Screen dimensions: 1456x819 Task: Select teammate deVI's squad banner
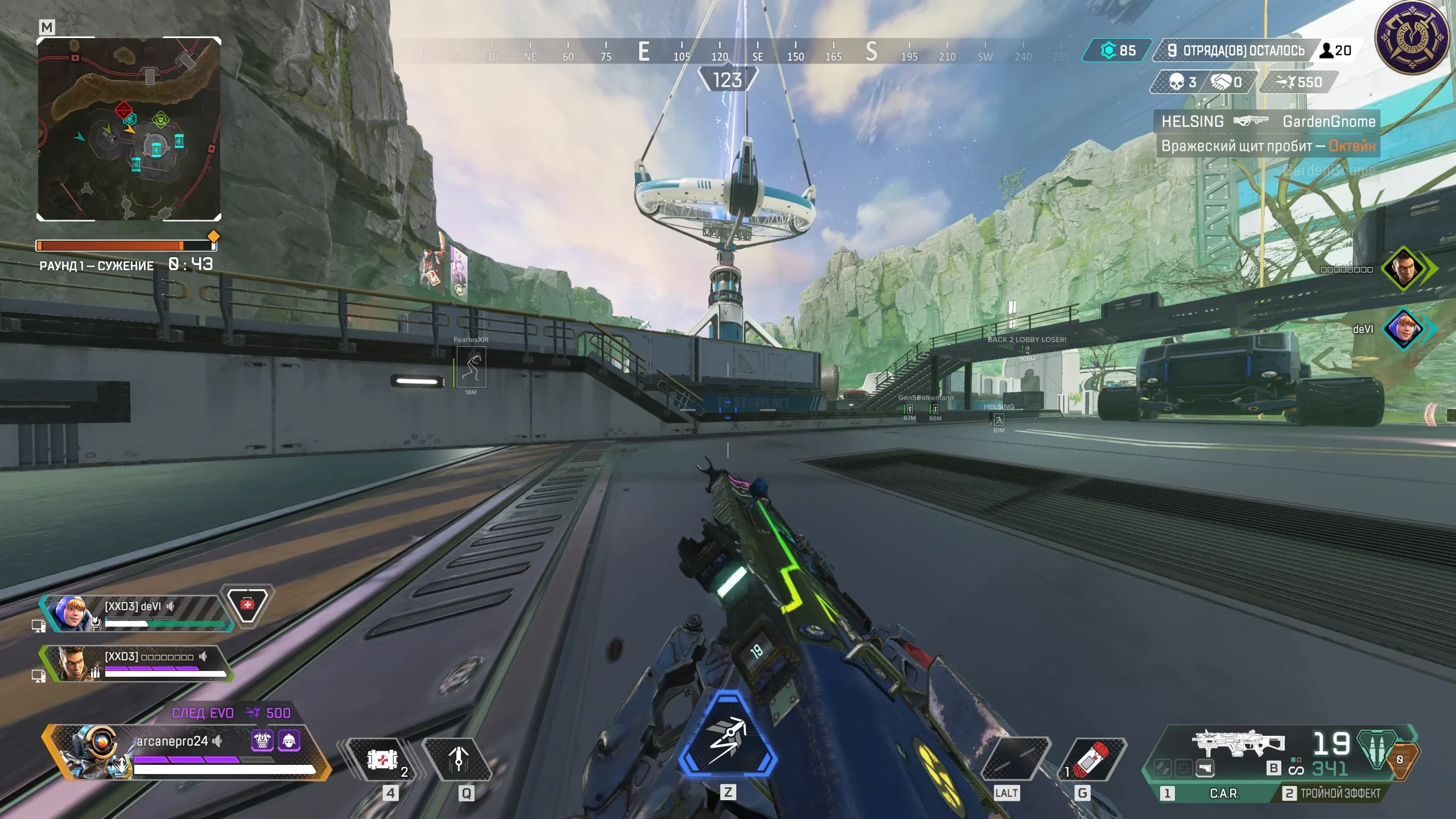pyautogui.click(x=137, y=614)
